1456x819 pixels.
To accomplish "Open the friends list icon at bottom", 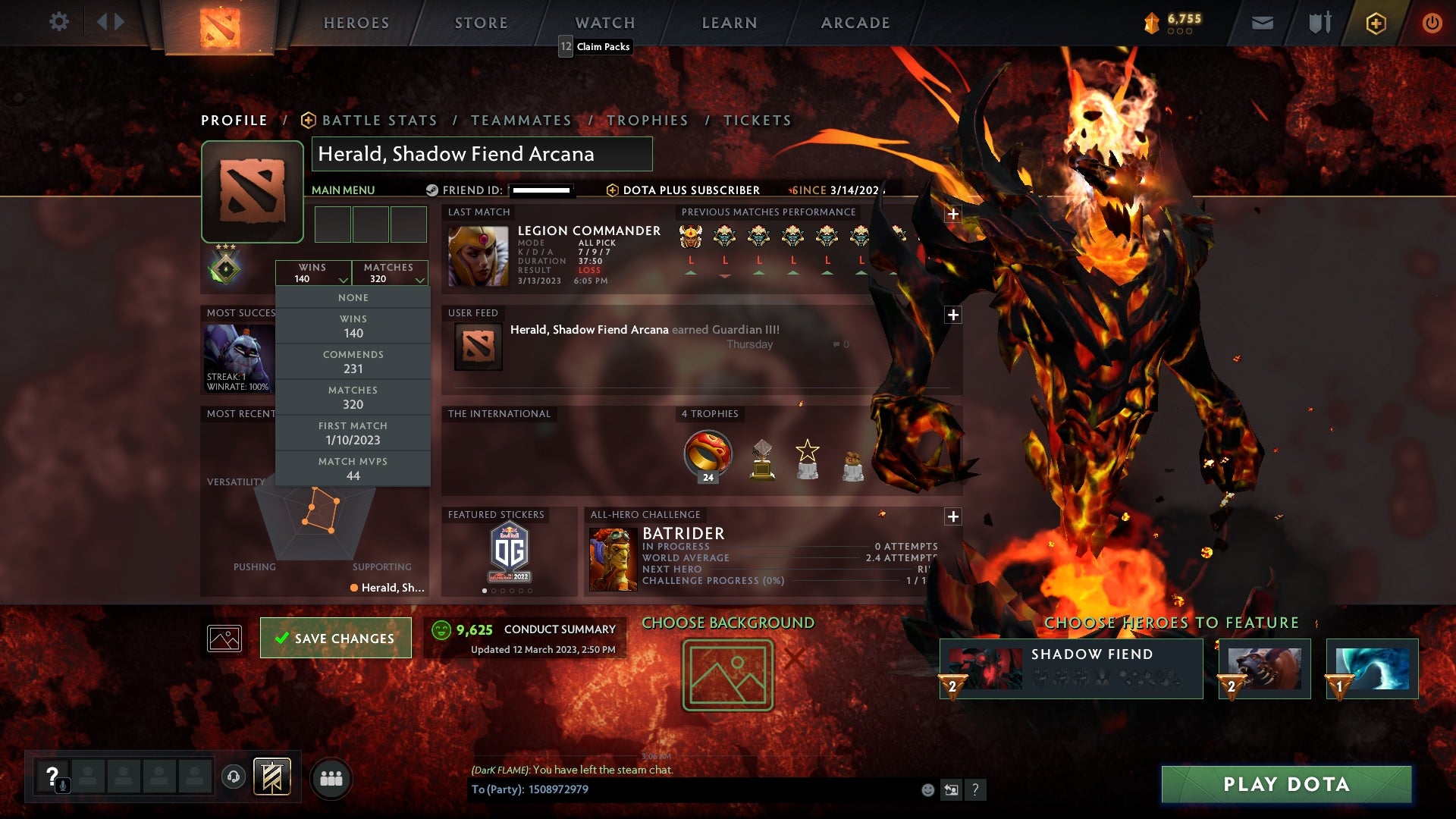I will pyautogui.click(x=331, y=777).
